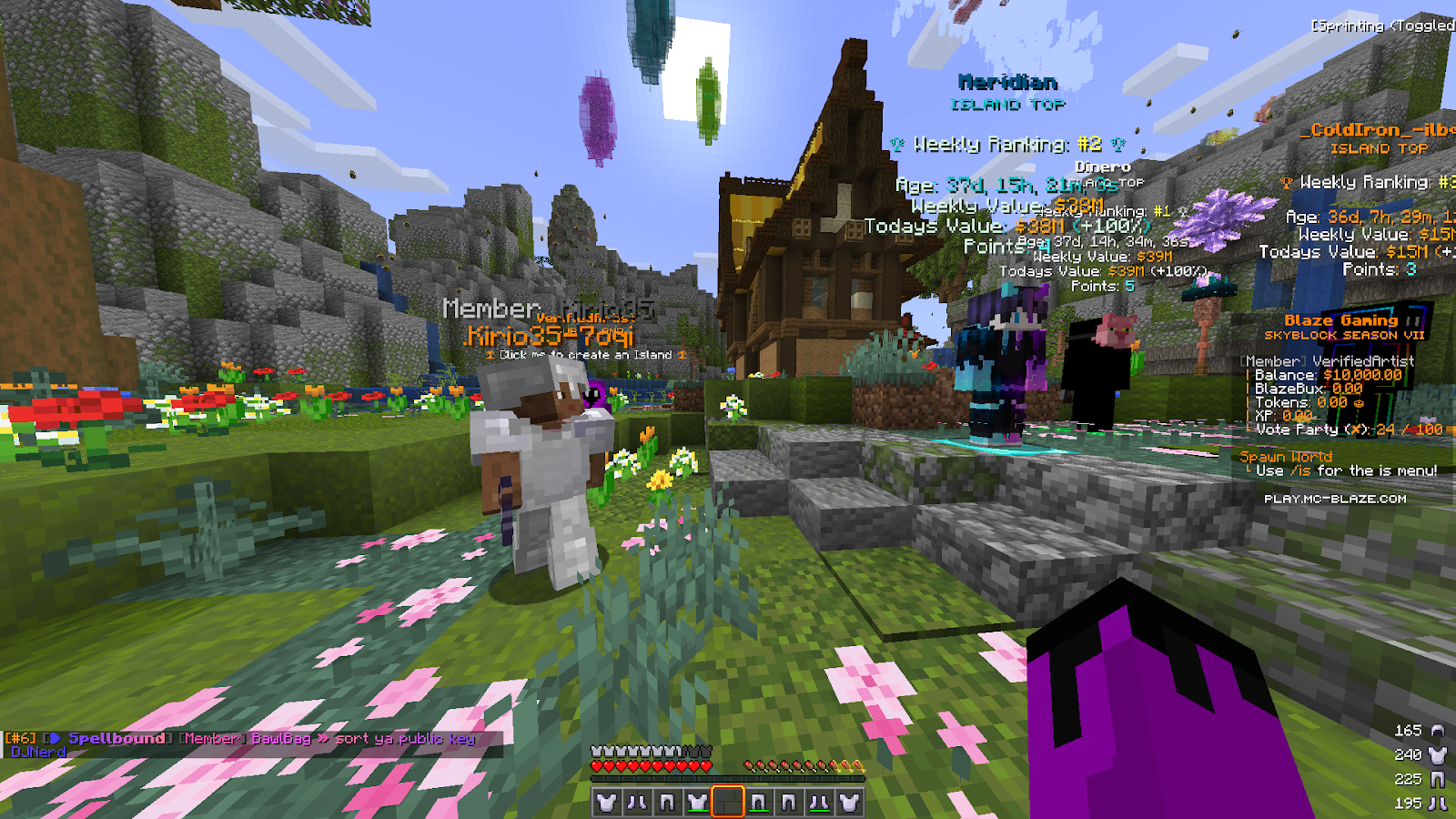1456x819 pixels.
Task: Select the enchanted leggings in hotbar slot eight
Action: pos(819,802)
